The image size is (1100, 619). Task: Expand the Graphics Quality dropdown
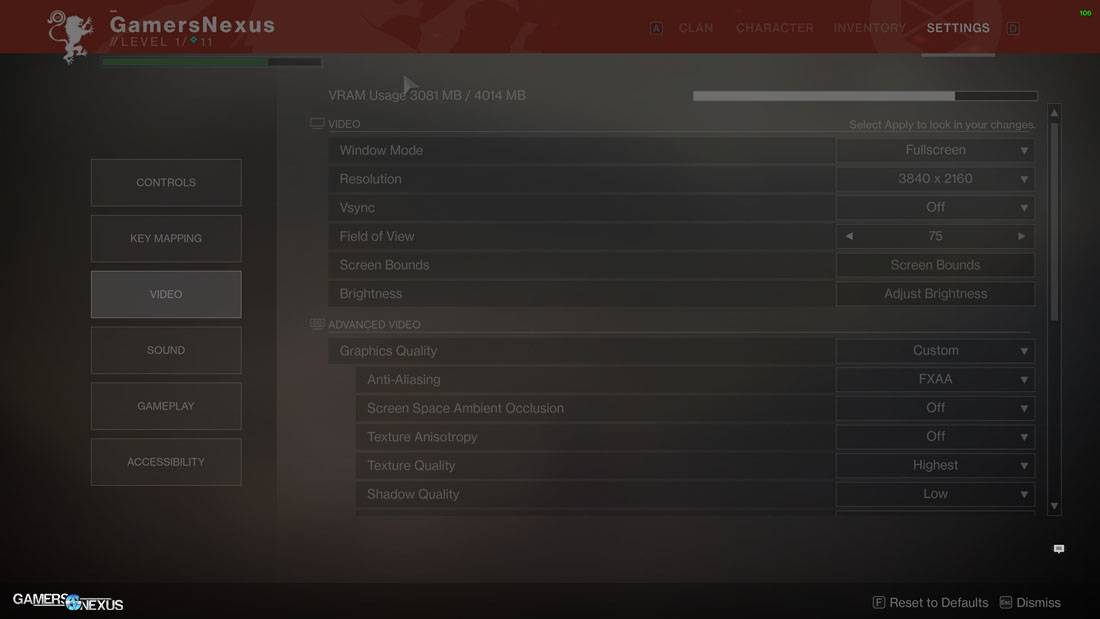[935, 351]
